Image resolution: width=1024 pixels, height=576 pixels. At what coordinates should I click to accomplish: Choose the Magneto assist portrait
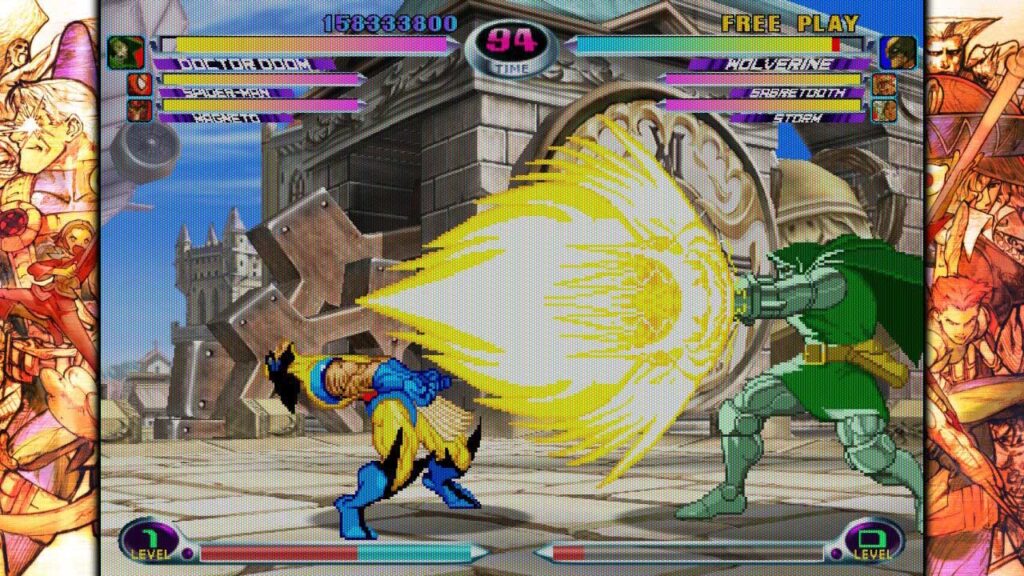139,109
